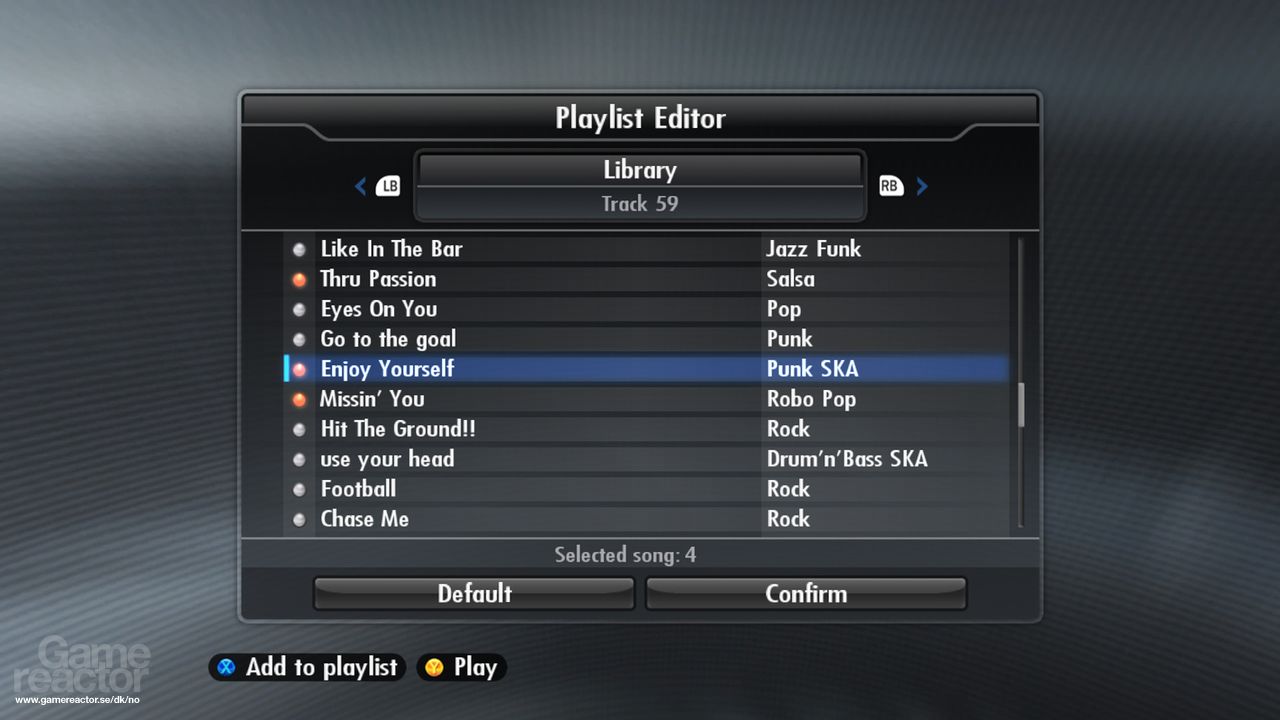Screen dimensions: 1280x720
Task: Advance to next category with the right arrow
Action: 922,186
